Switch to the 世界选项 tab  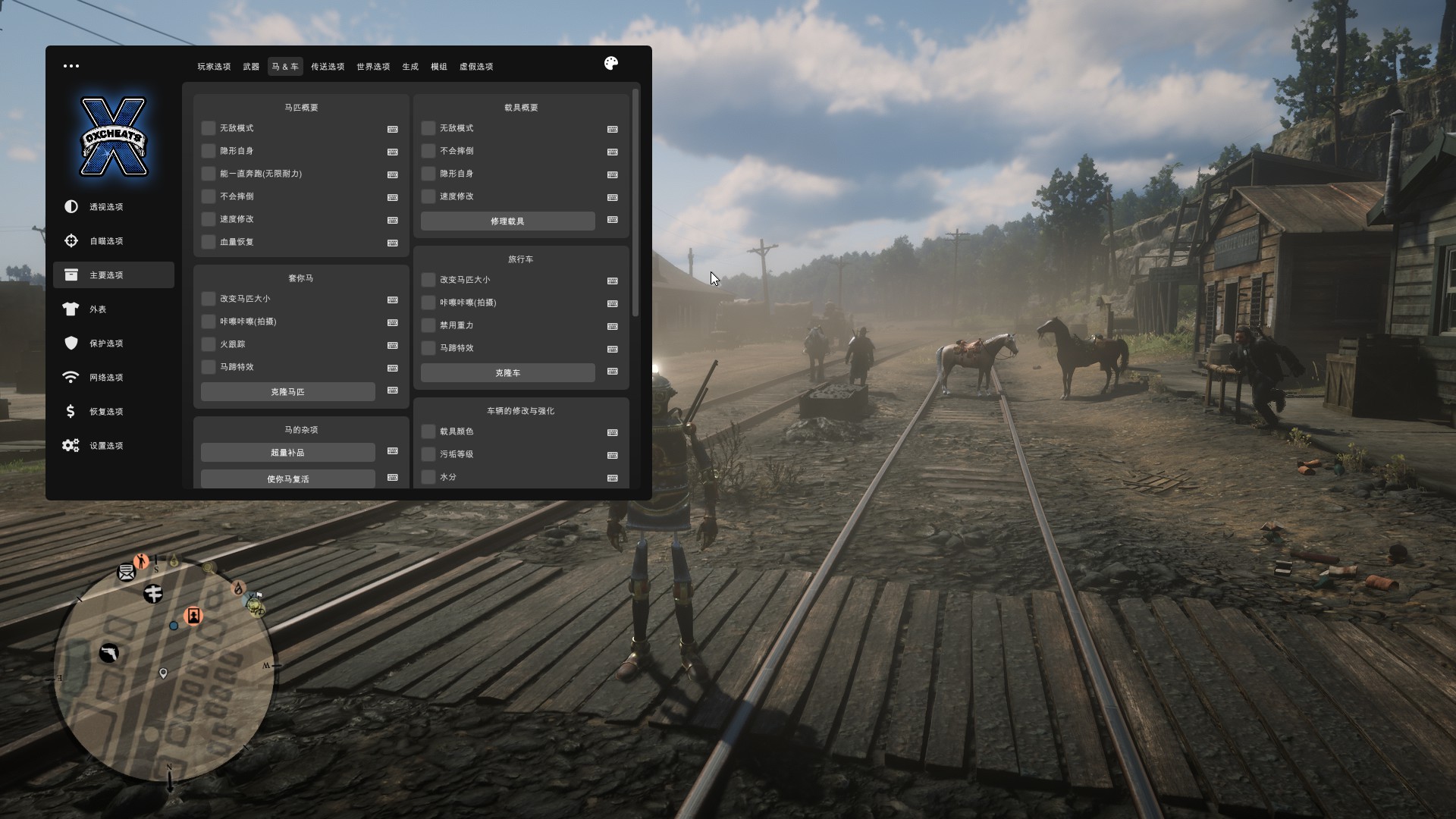(373, 67)
